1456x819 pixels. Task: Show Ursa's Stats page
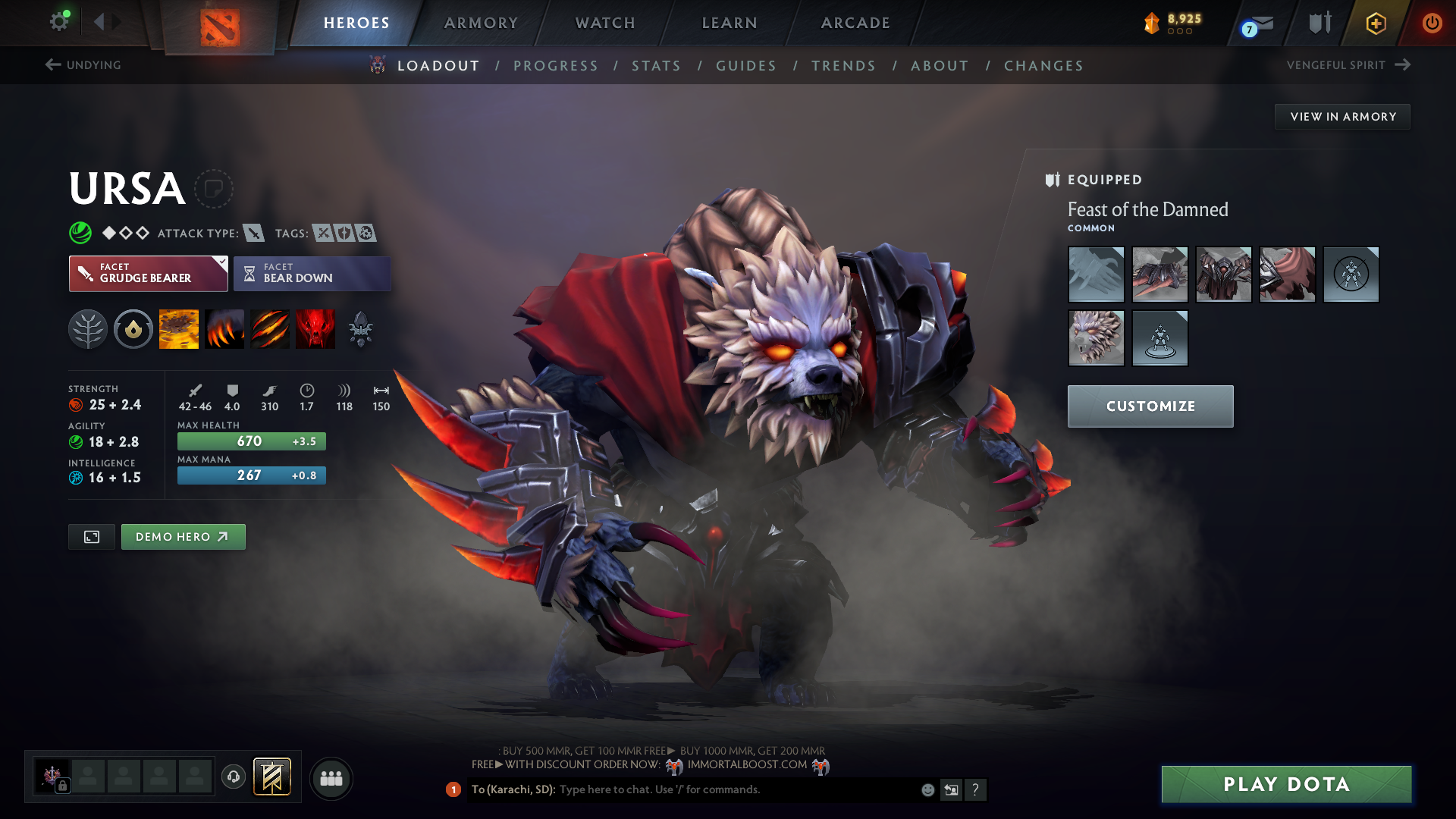click(x=656, y=66)
